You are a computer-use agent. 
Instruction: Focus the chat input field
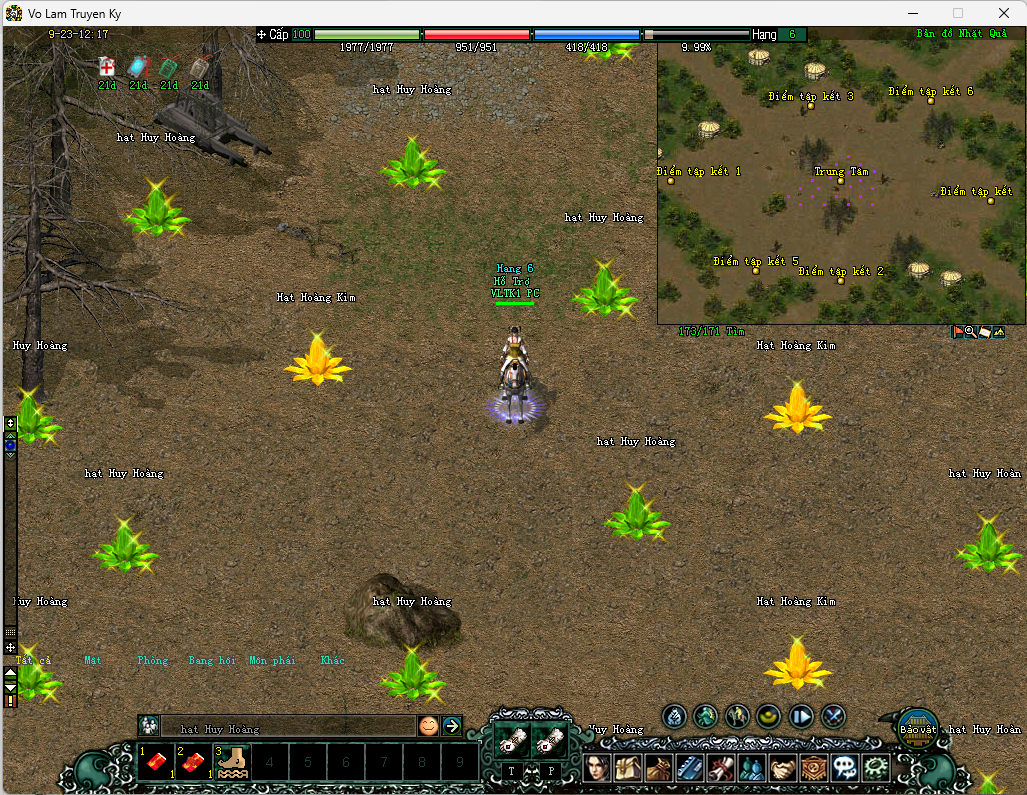[x=288, y=728]
